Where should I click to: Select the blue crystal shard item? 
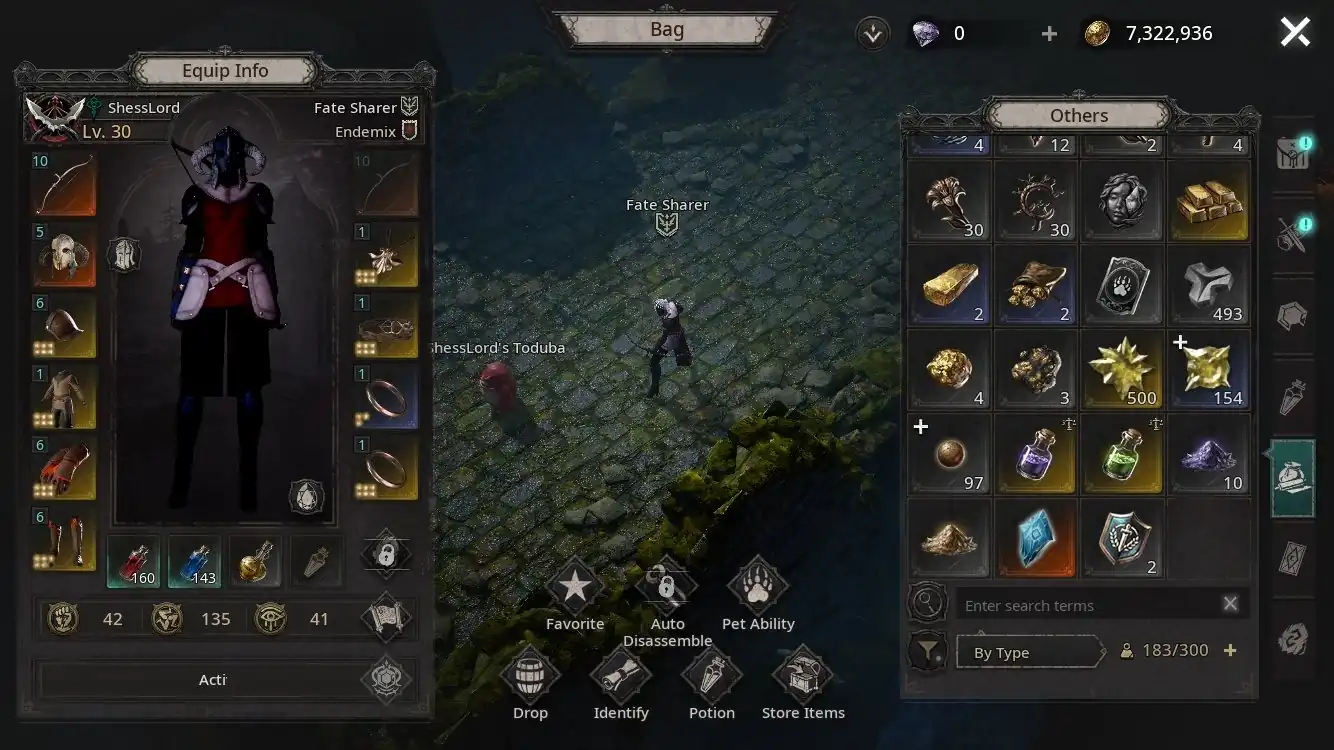pos(1037,539)
